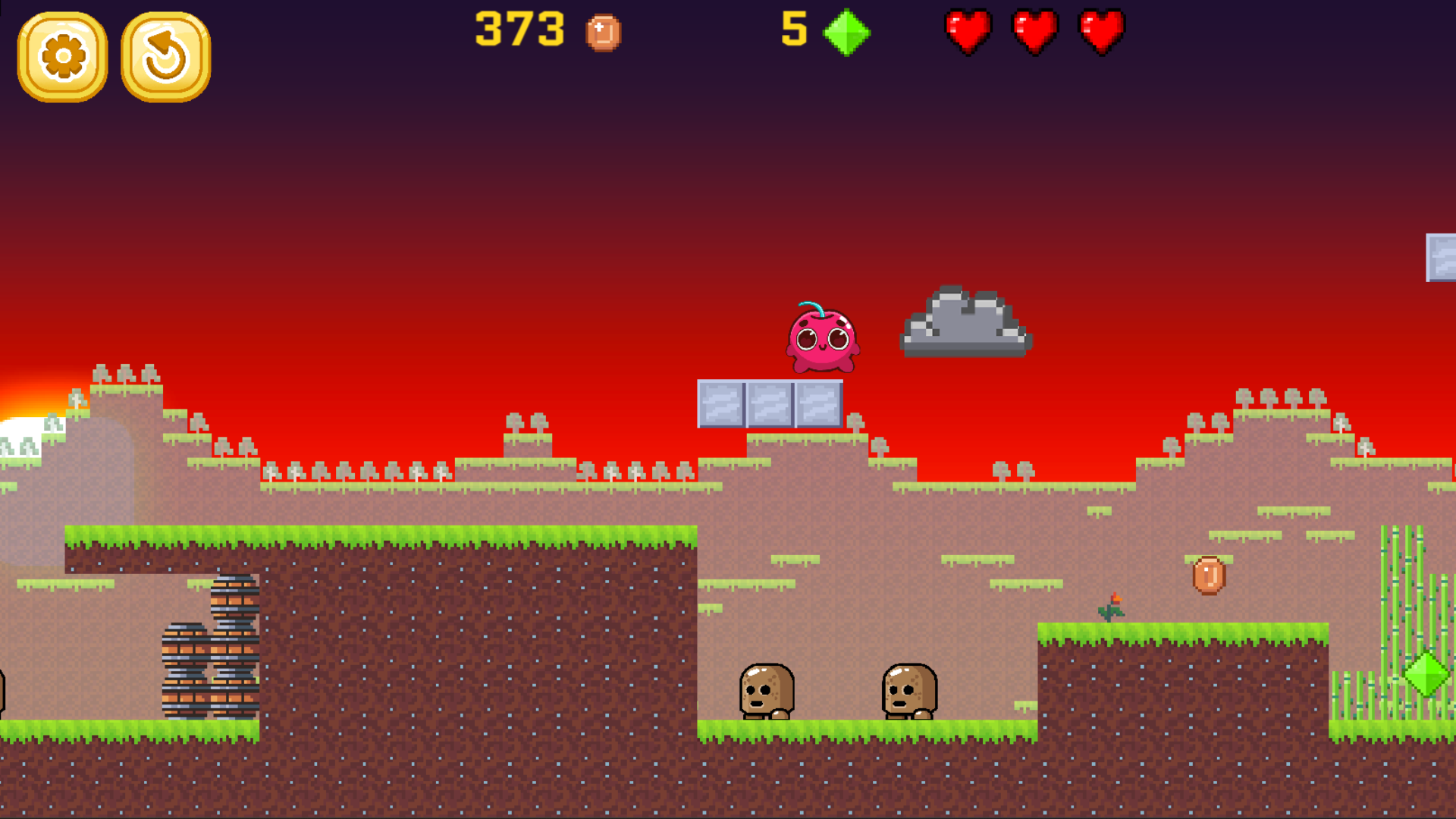
Task: Click the metal block at the screen's right edge
Action: tap(1441, 258)
